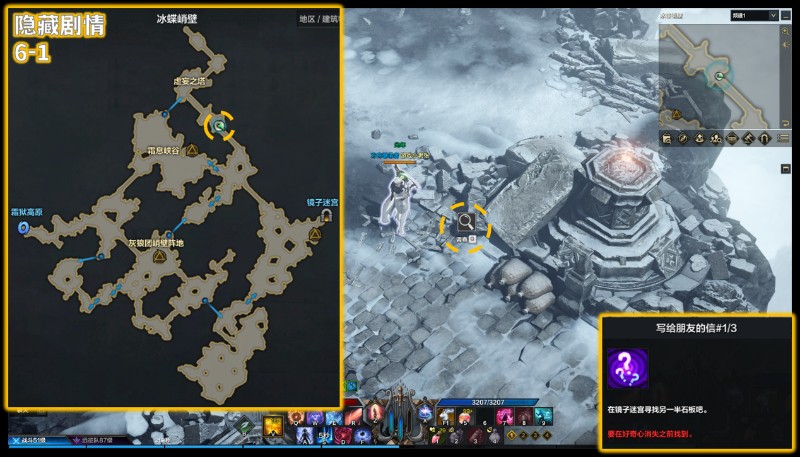This screenshot has width=800, height=457.
Task: Click the 霜息峡谷 triangle marker on the map
Action: pyautogui.click(x=192, y=150)
